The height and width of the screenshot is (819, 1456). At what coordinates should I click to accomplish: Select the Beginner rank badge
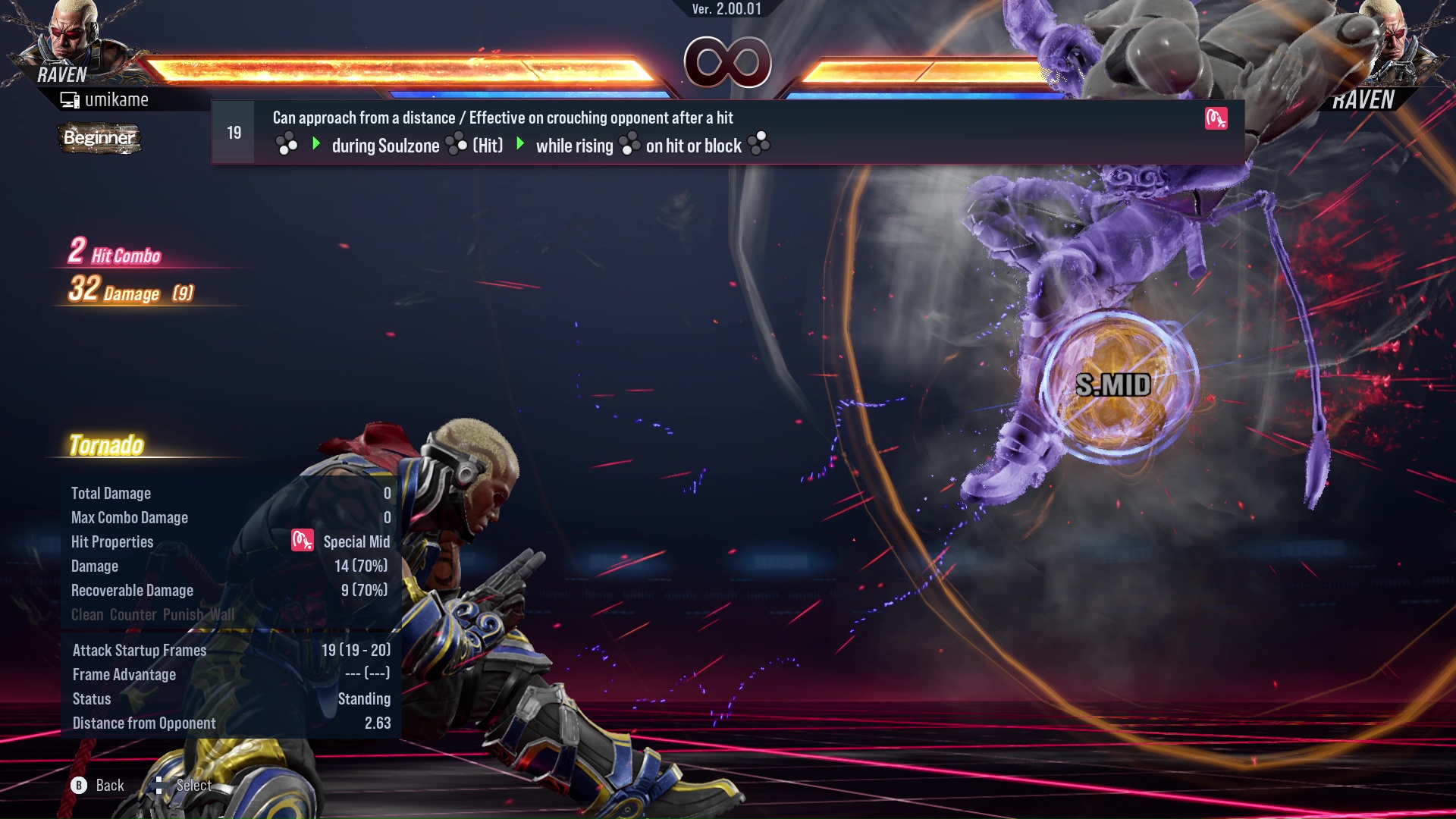click(99, 138)
